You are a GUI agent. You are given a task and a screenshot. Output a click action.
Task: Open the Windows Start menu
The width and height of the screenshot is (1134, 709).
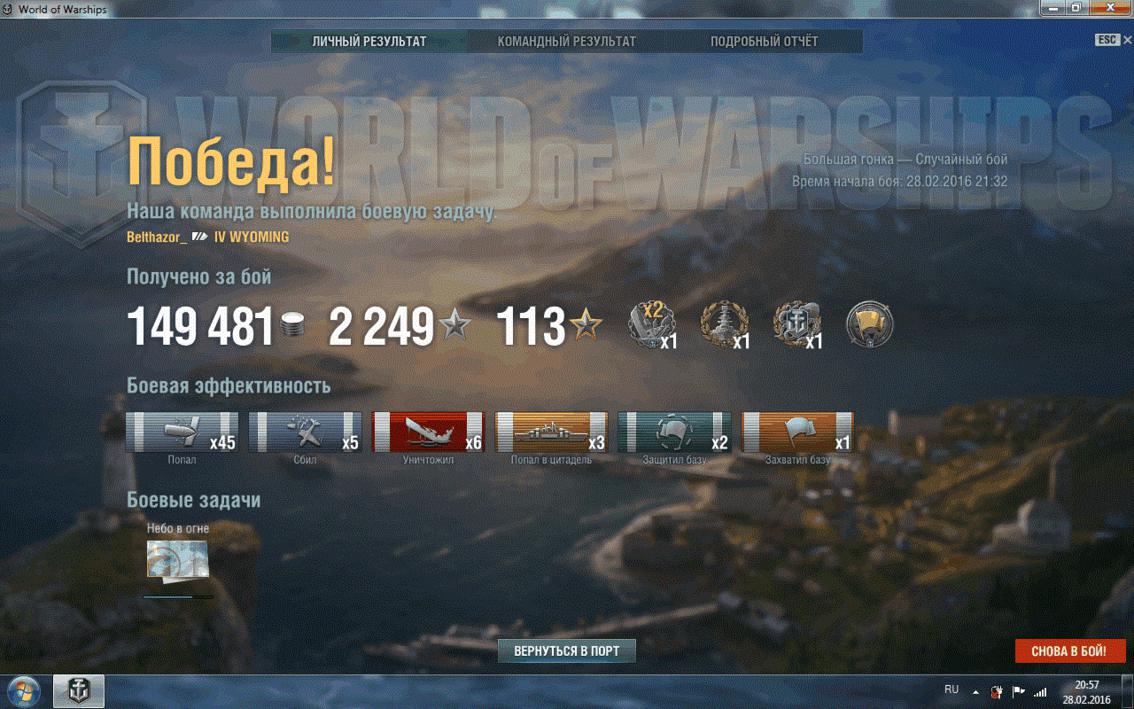coord(23,691)
